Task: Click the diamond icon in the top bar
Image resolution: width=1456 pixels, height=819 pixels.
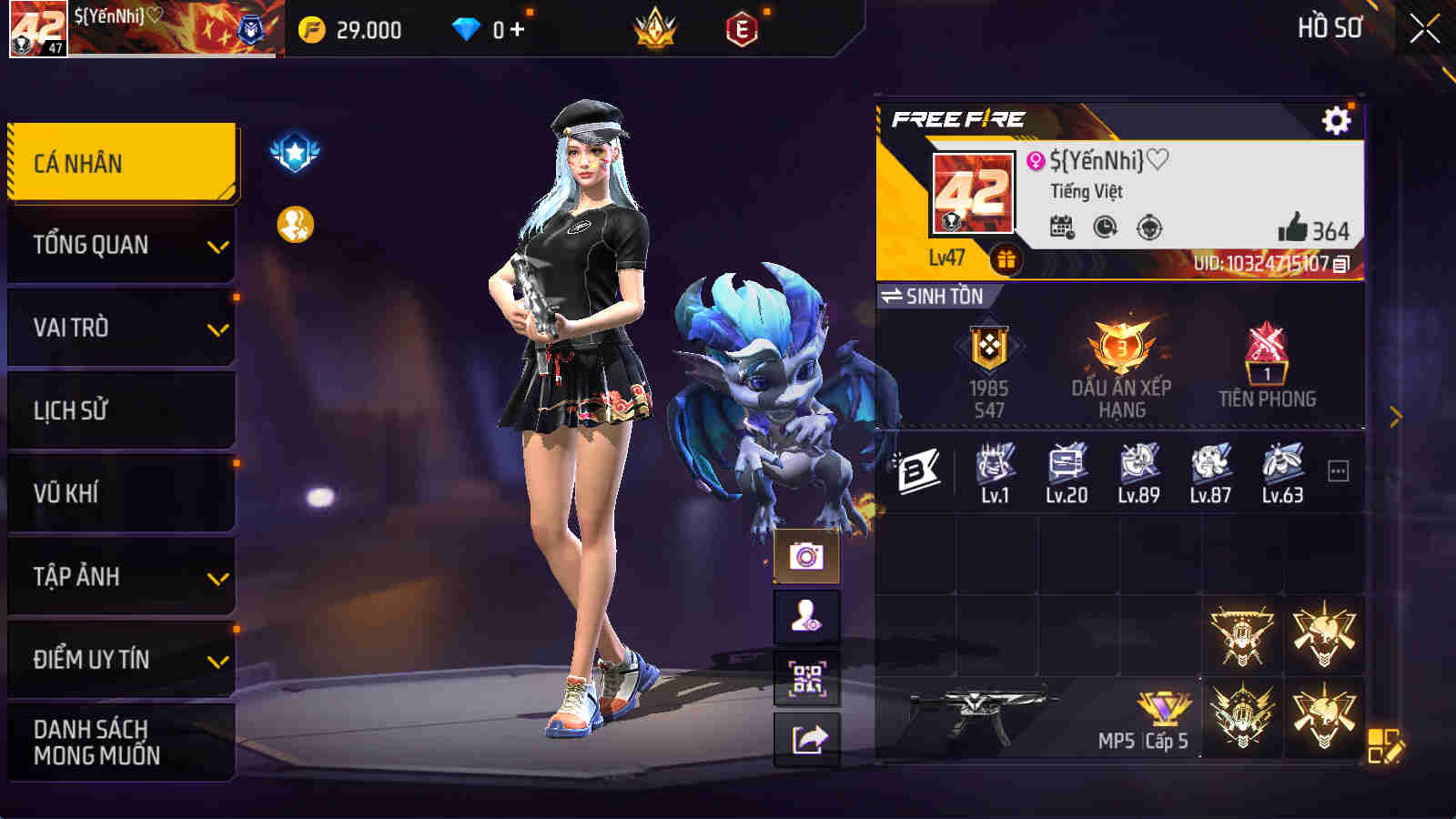Action: tap(468, 29)
